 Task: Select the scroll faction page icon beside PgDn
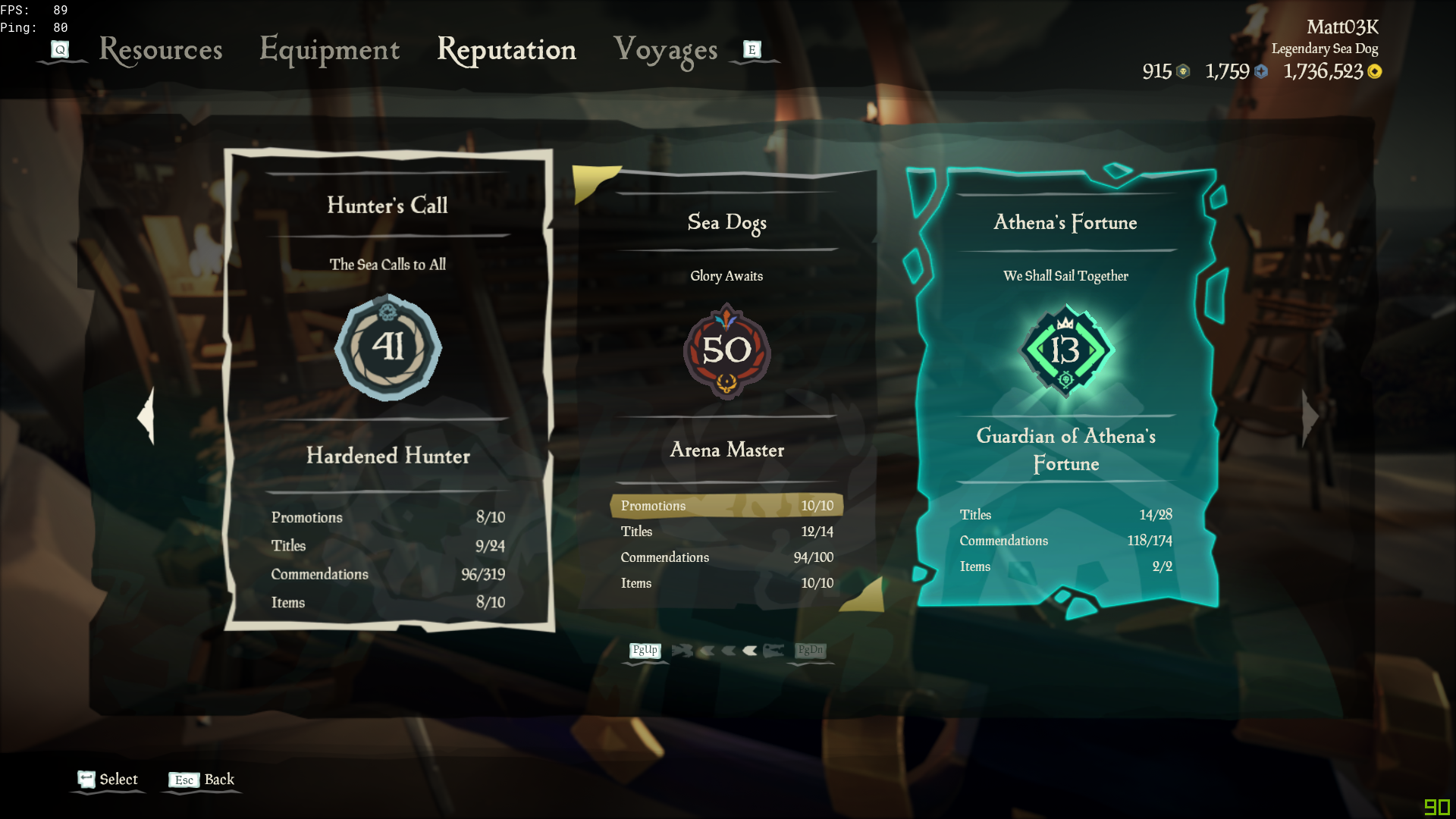click(x=773, y=651)
